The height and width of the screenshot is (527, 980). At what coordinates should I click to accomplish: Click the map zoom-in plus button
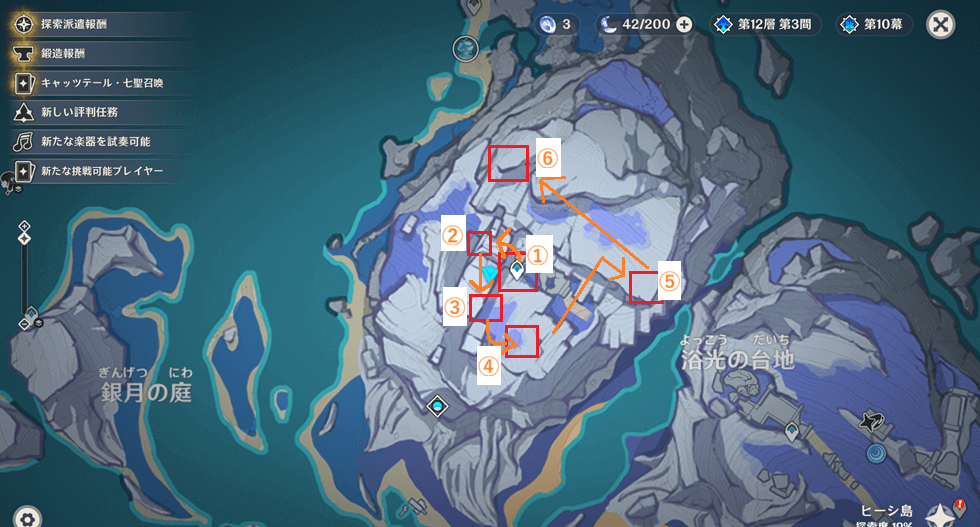coord(25,227)
